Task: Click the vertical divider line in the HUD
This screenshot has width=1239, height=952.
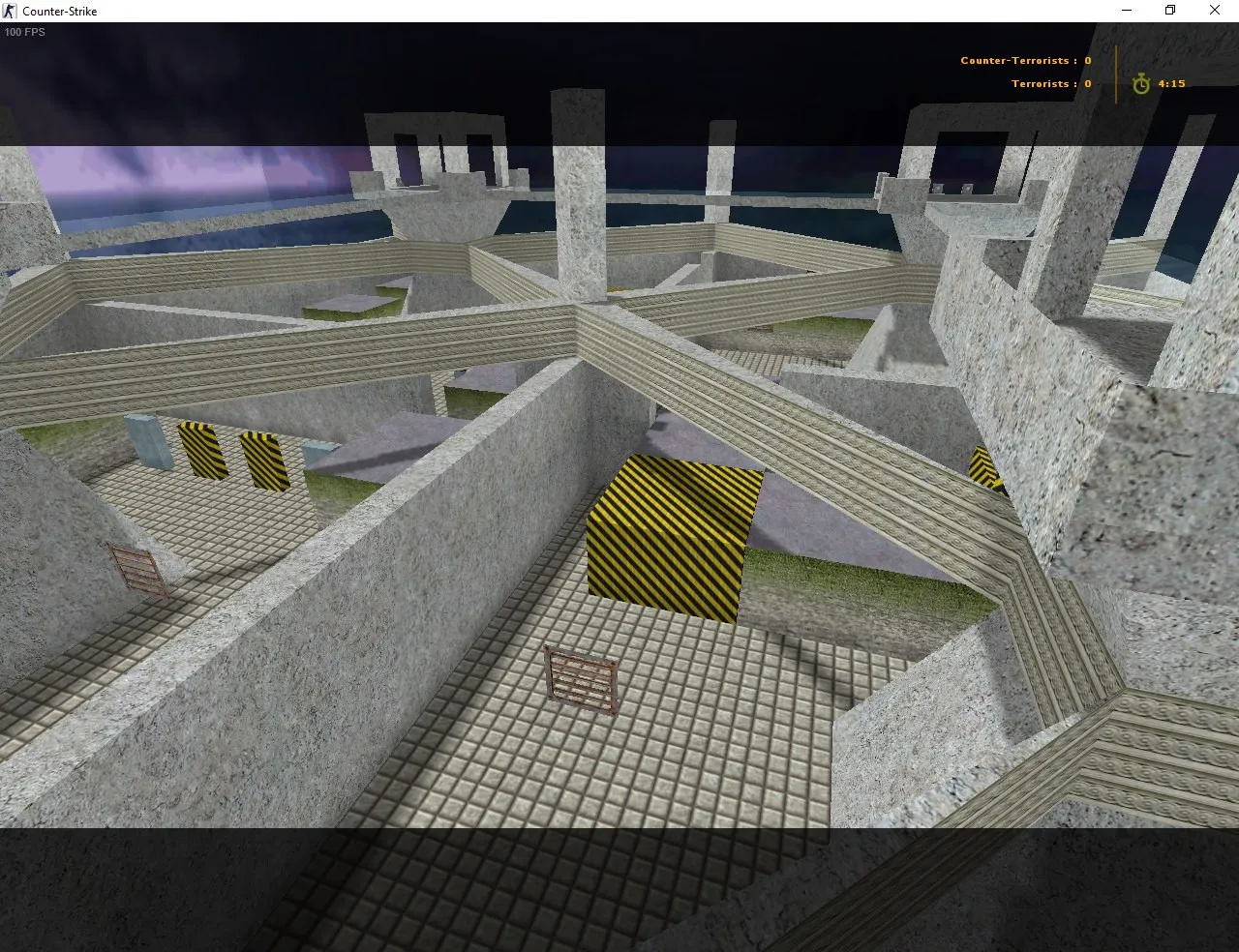Action: point(1115,72)
